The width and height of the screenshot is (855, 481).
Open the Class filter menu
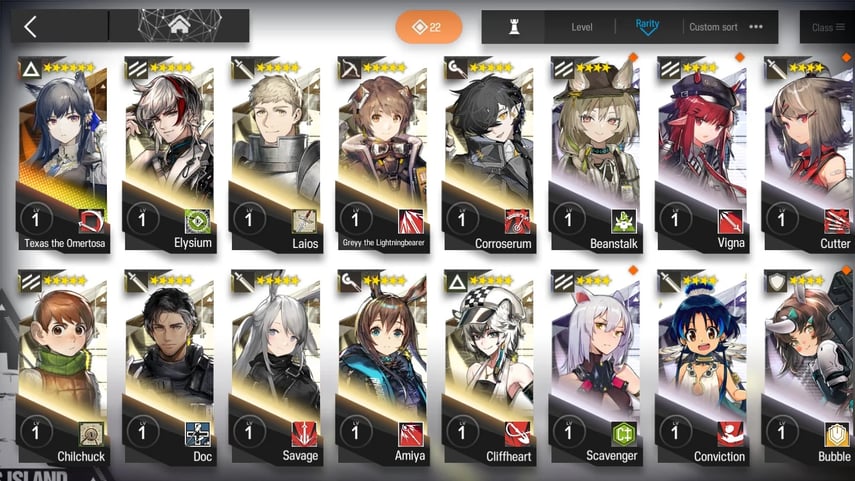(x=828, y=28)
